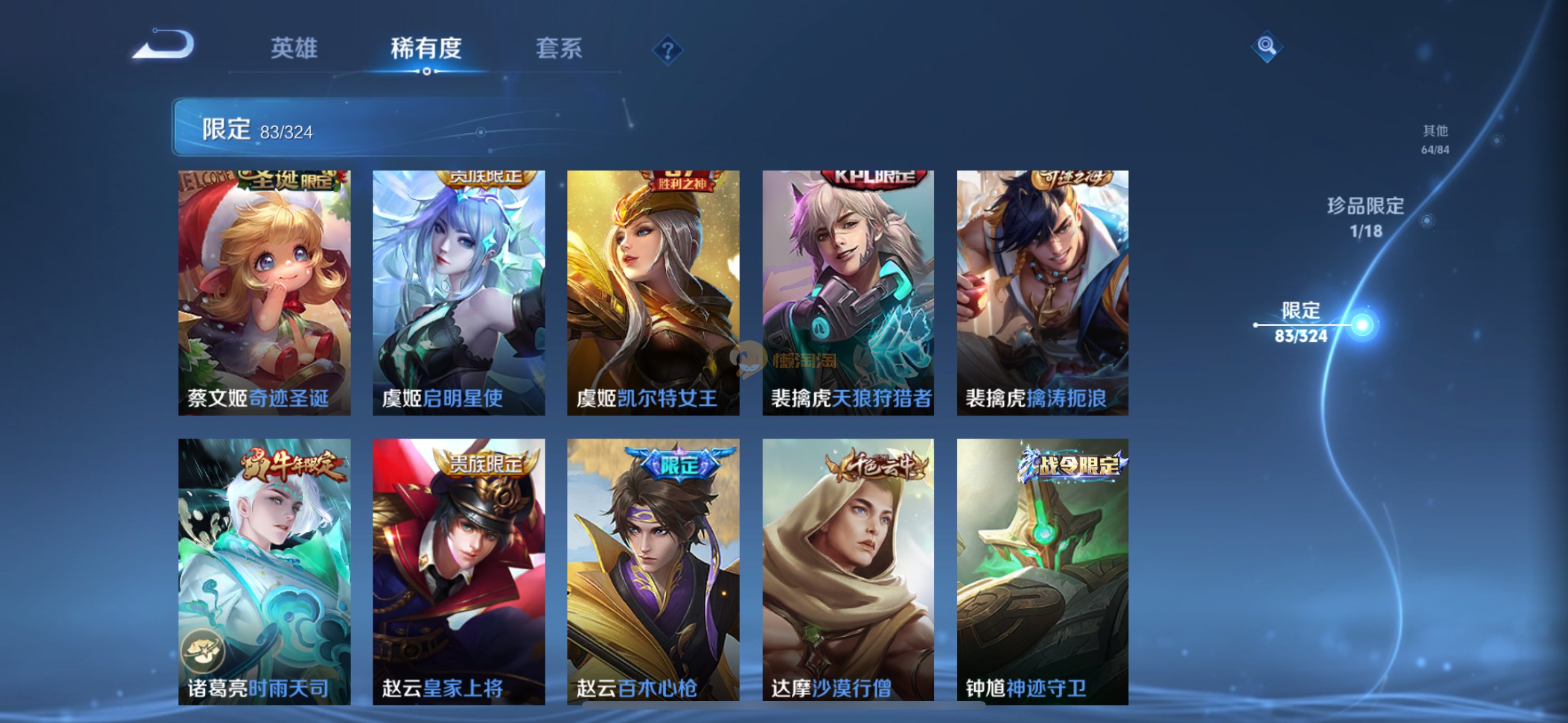Open the magnifying glass search
Image resolution: width=1568 pixels, height=723 pixels.
click(x=1267, y=45)
